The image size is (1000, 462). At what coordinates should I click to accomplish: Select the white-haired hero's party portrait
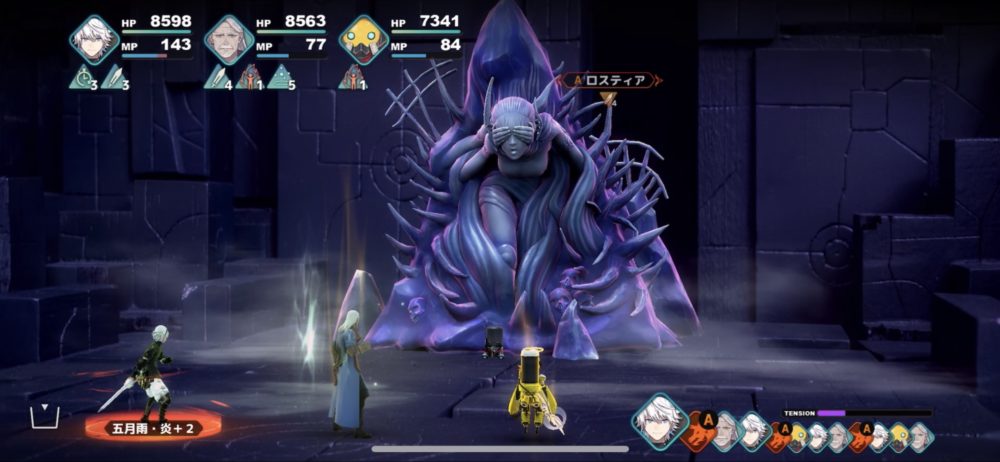(x=95, y=39)
